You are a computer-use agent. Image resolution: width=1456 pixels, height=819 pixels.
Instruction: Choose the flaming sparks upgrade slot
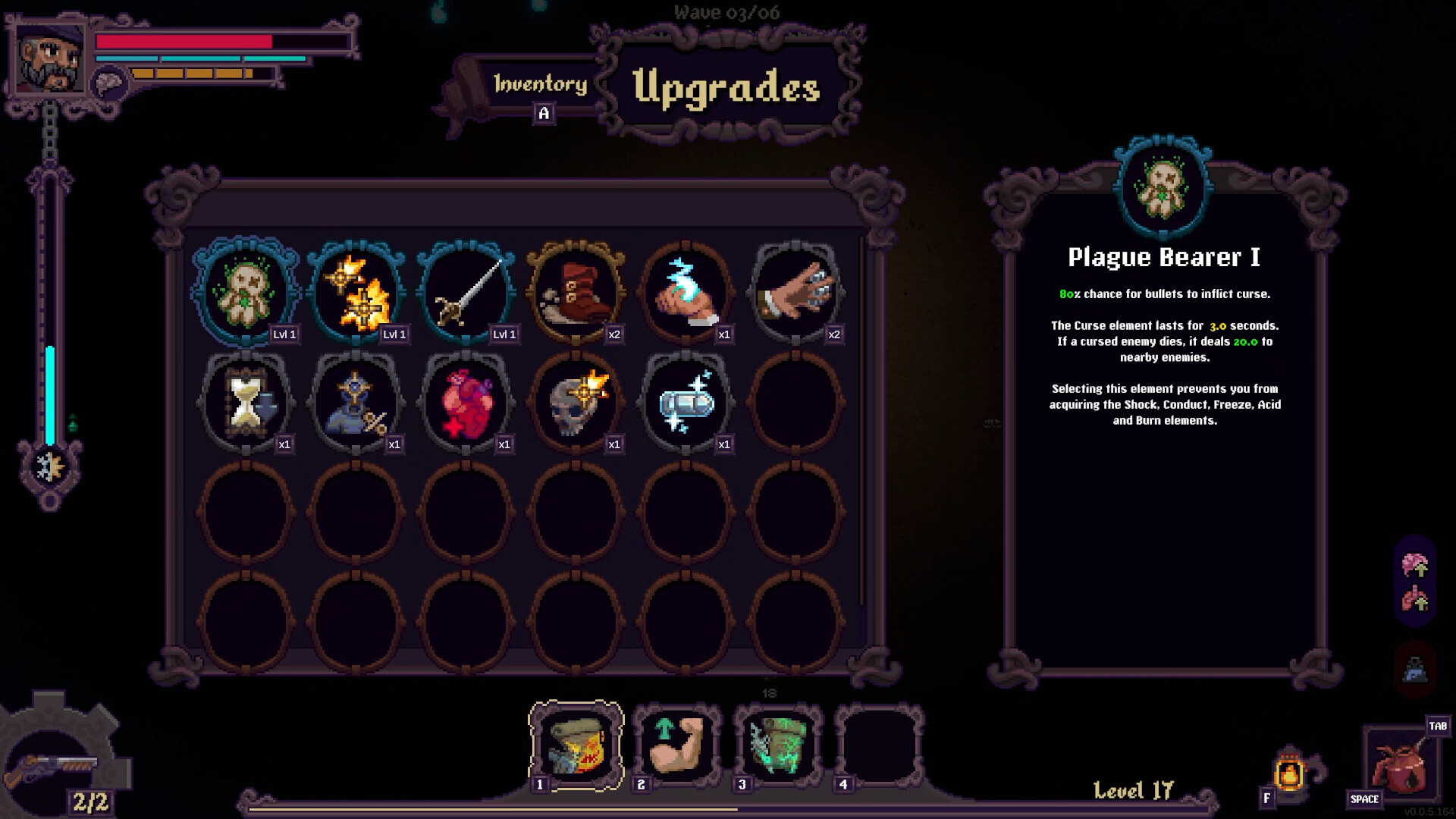[x=356, y=292]
